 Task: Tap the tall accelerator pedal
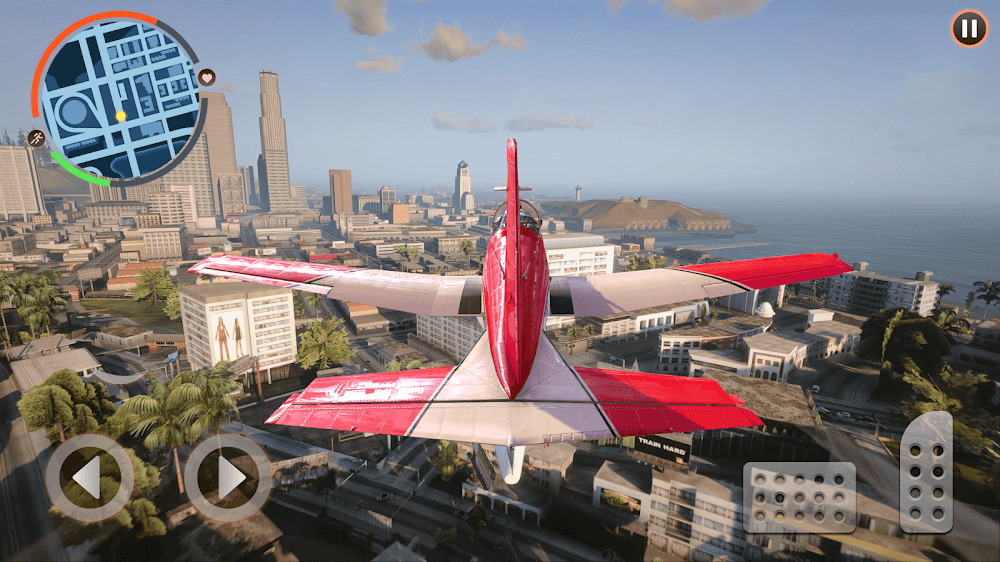pyautogui.click(x=926, y=471)
